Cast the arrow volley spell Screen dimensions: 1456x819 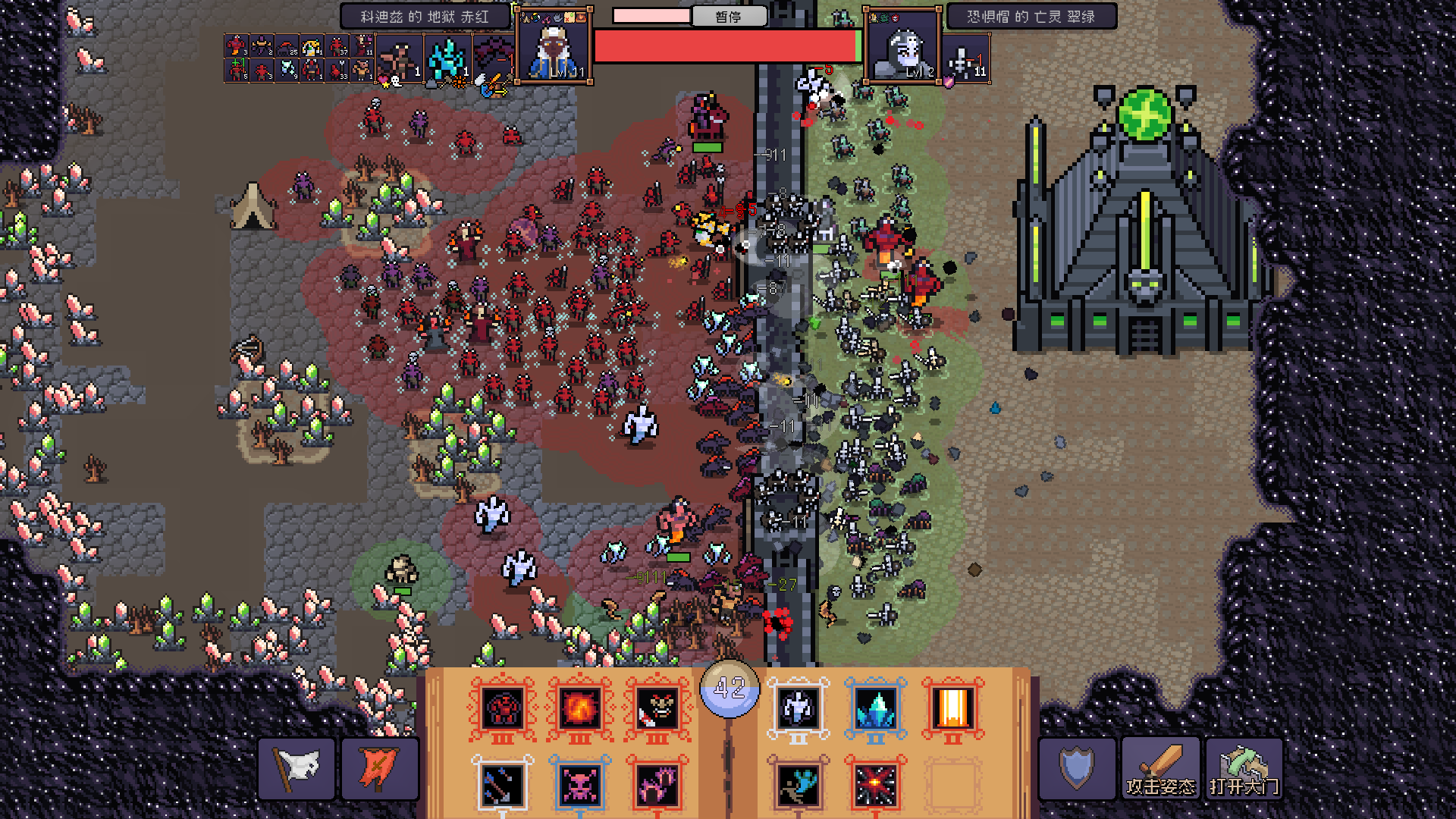point(503,786)
